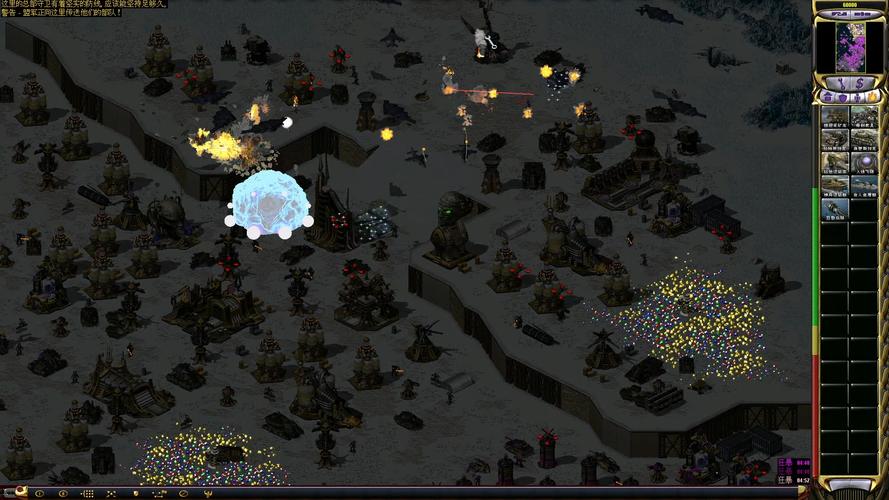Switch to the infantry build tab
The width and height of the screenshot is (889, 500).
856,97
